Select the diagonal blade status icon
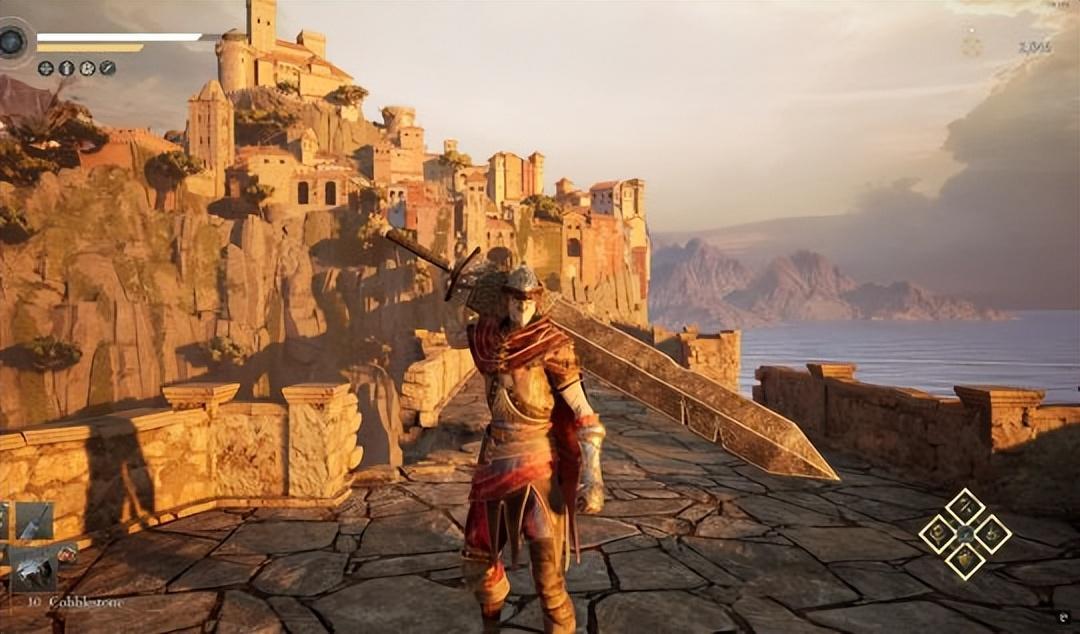Viewport: 1080px width, 634px height. [x=107, y=68]
